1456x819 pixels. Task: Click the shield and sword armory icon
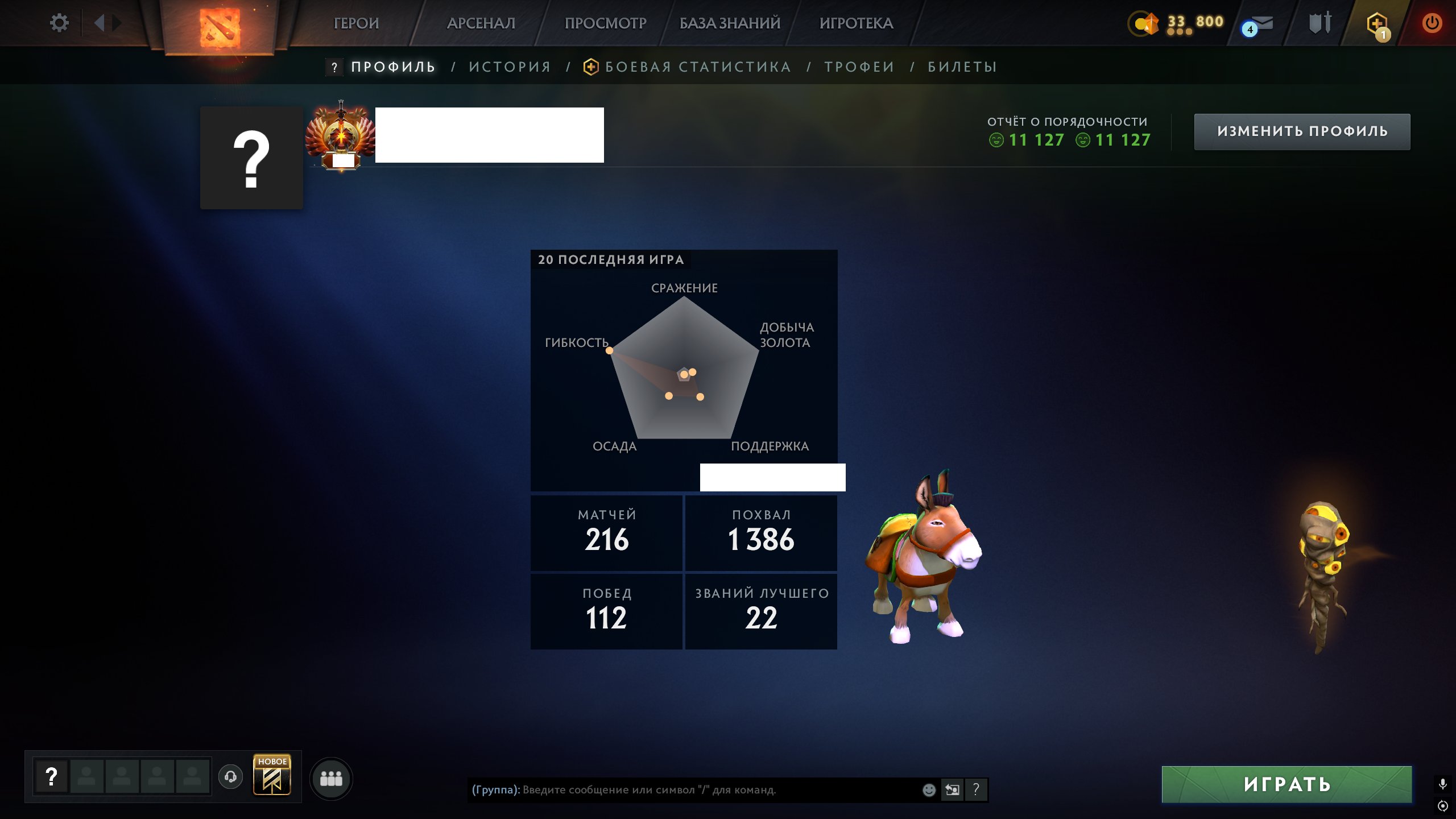(x=1321, y=24)
